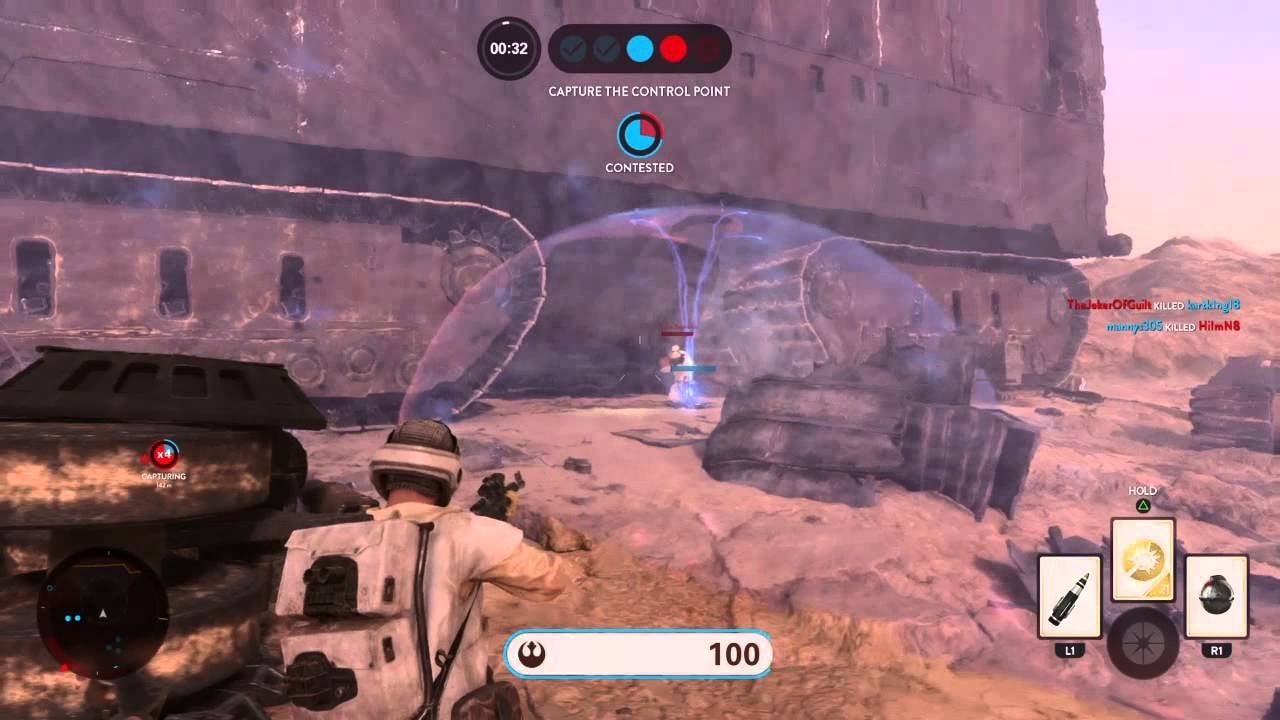Activate the gold burst star card
The image size is (1280, 720).
pos(1143,560)
